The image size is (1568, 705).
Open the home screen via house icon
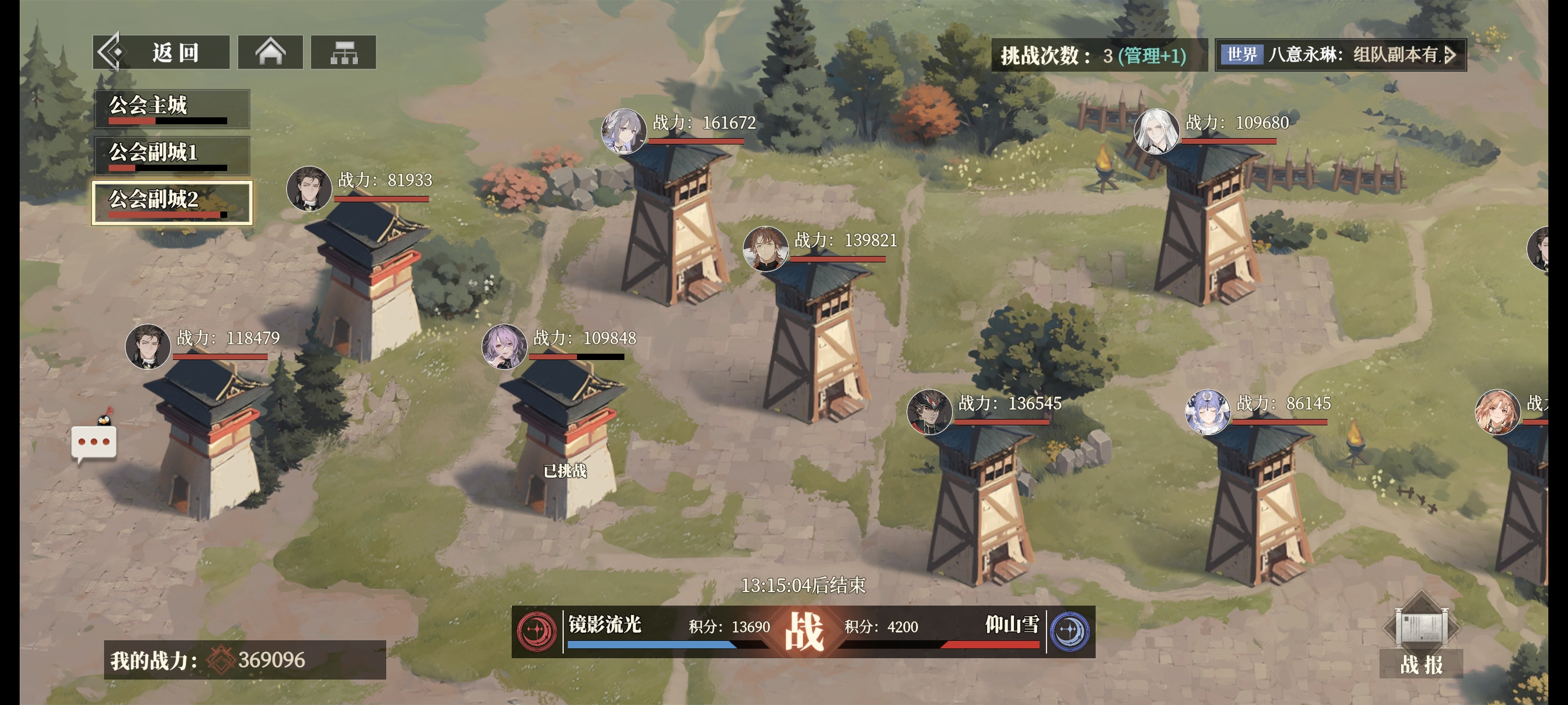pyautogui.click(x=270, y=53)
